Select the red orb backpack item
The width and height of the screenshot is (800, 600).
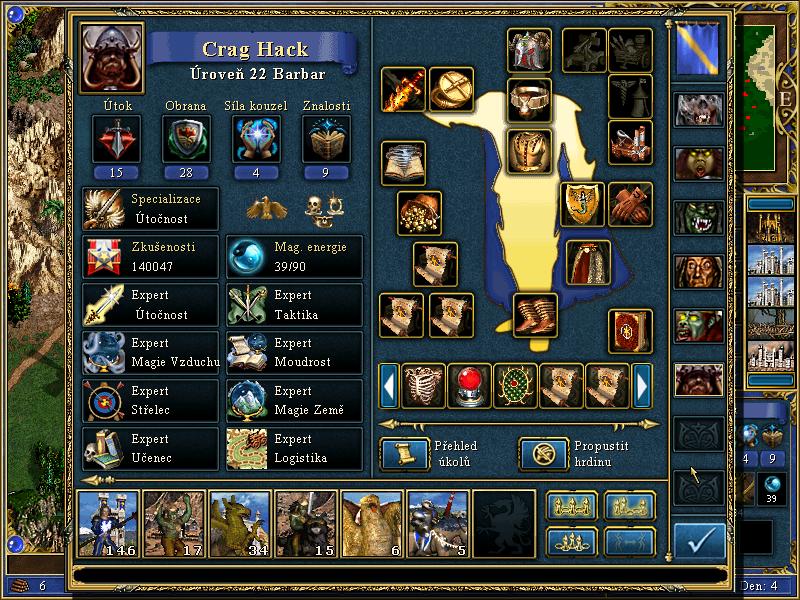tap(470, 385)
